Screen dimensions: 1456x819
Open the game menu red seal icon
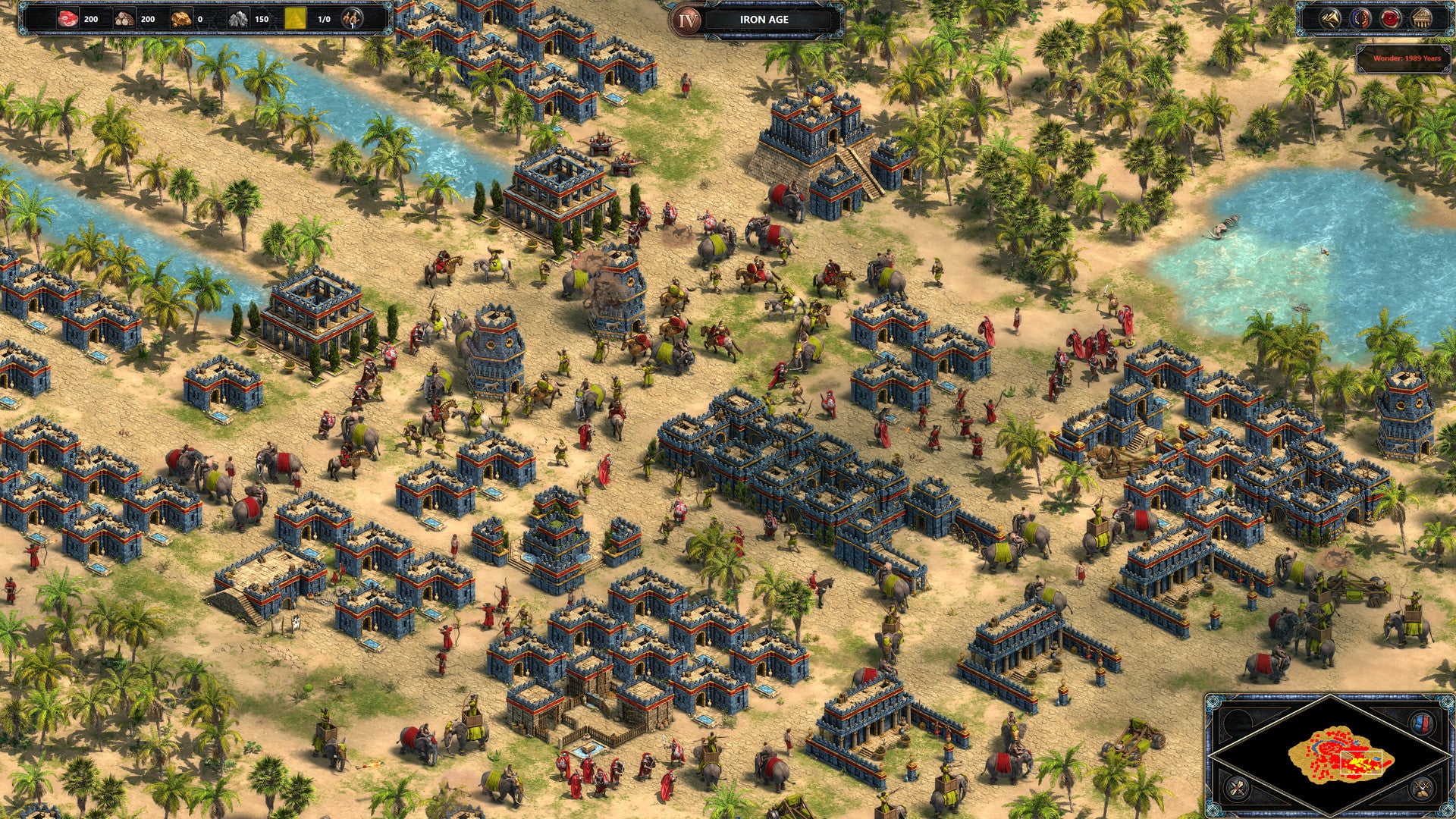tap(1392, 18)
